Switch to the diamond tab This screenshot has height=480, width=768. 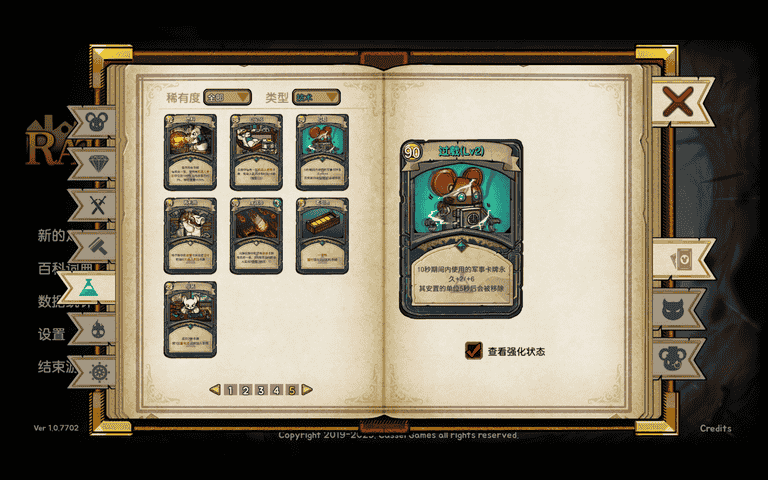99,163
